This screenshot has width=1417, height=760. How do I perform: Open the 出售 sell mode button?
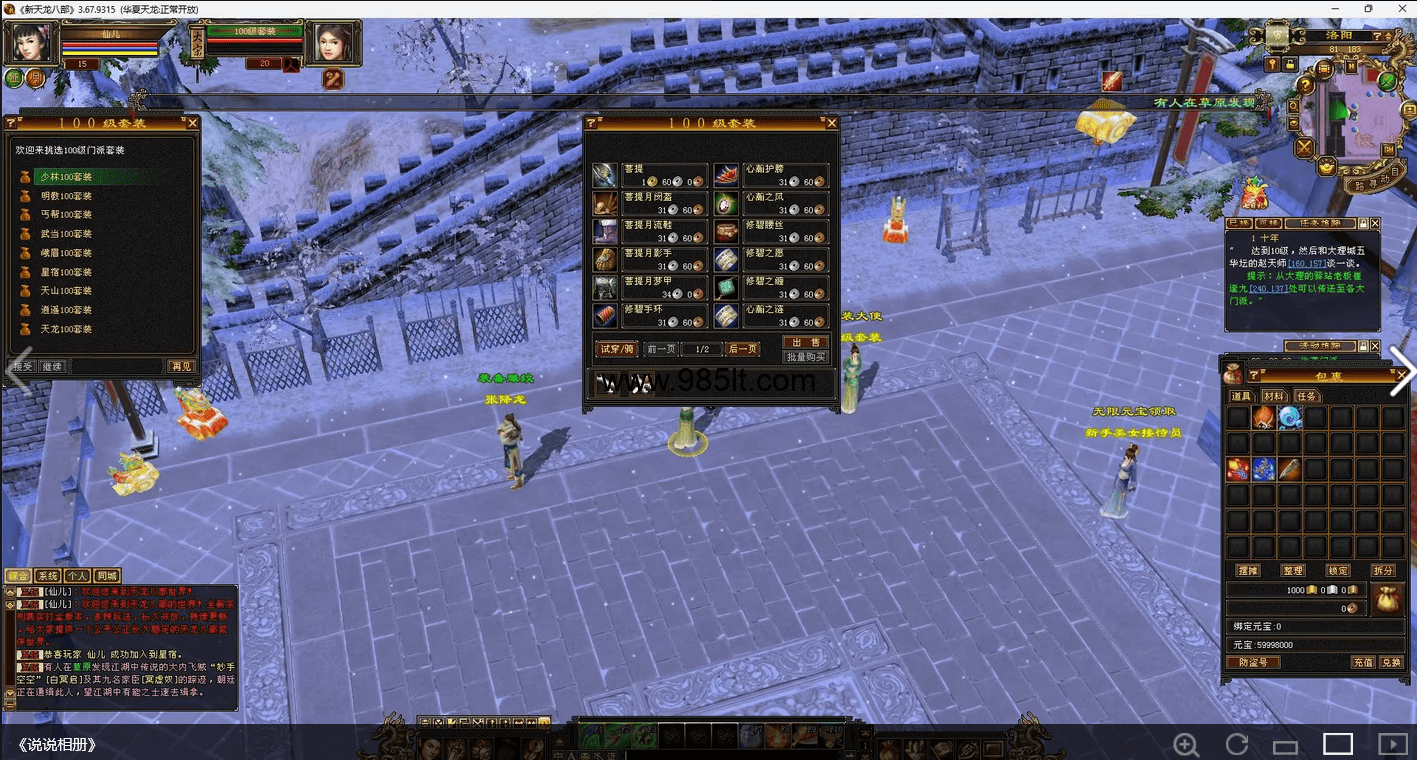point(806,342)
